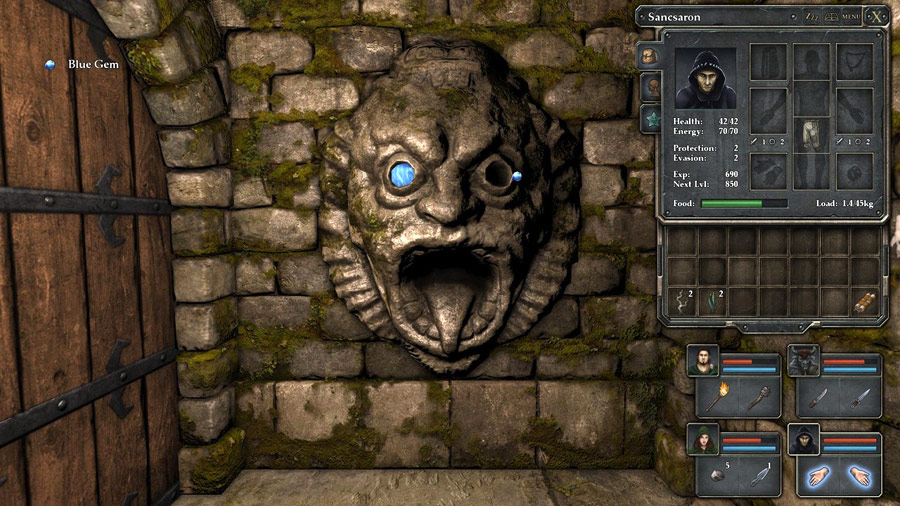
Task: Select the green-hooded woman's portrait
Action: pos(702,439)
